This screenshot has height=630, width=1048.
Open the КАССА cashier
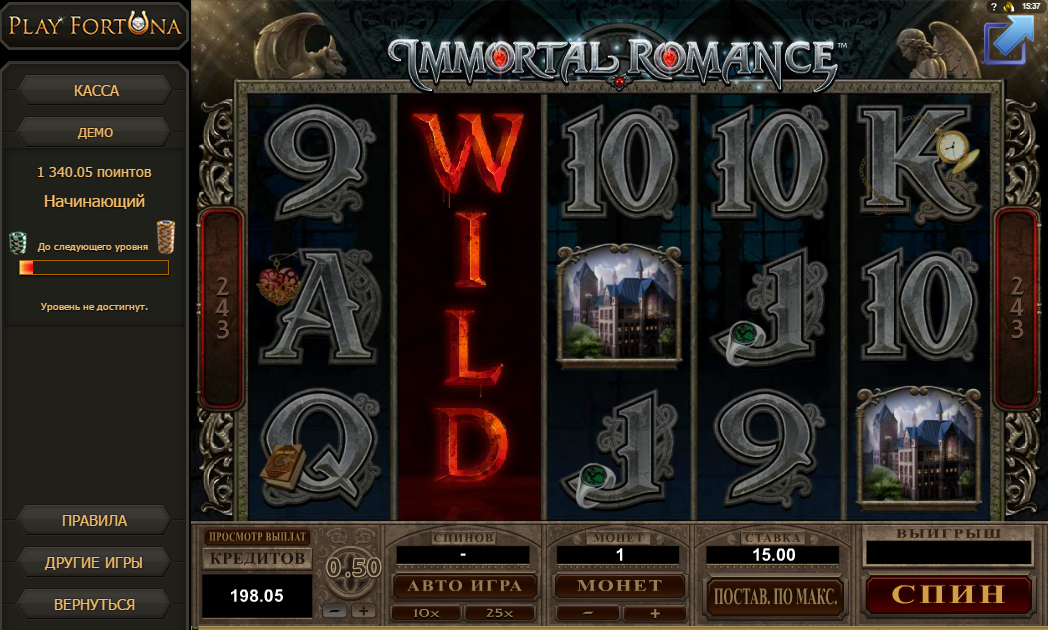[96, 91]
